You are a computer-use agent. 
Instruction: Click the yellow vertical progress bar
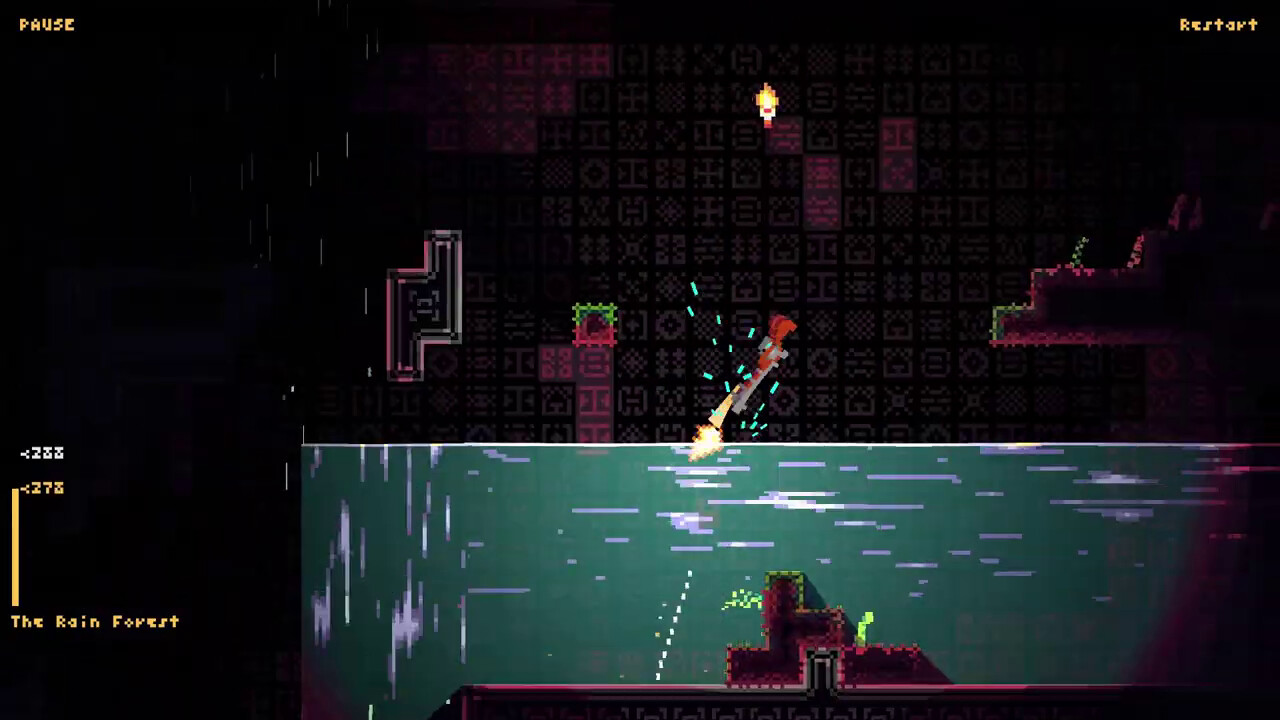pos(14,550)
